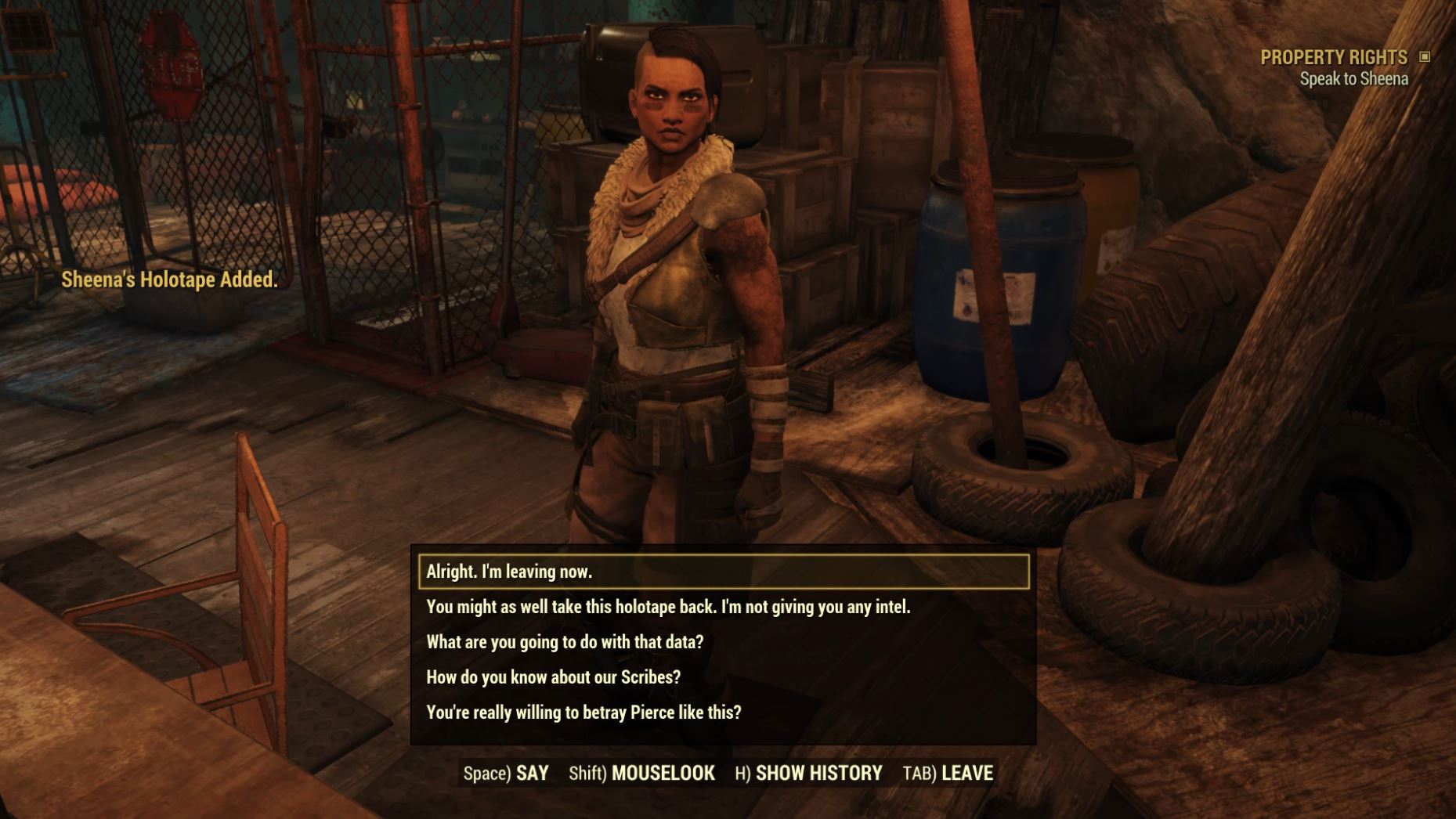Click LEAVE to exit the dialogue

pos(968,772)
